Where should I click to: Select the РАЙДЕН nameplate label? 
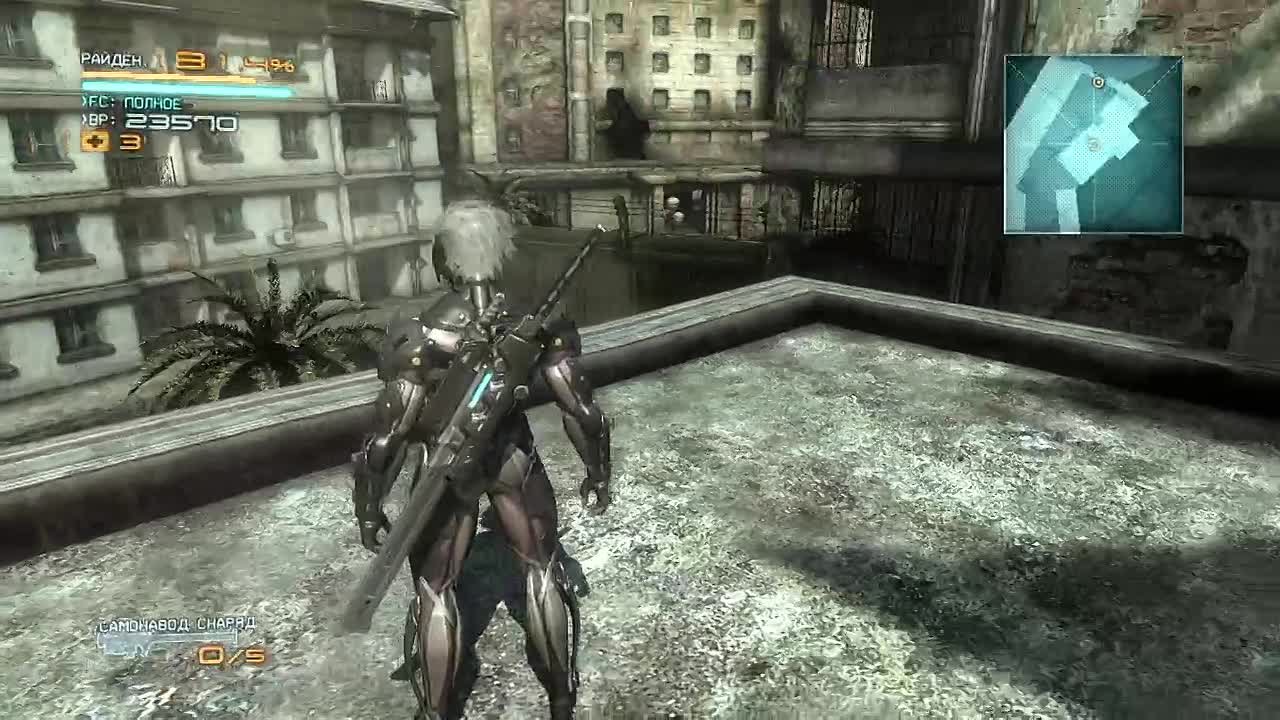pos(110,58)
